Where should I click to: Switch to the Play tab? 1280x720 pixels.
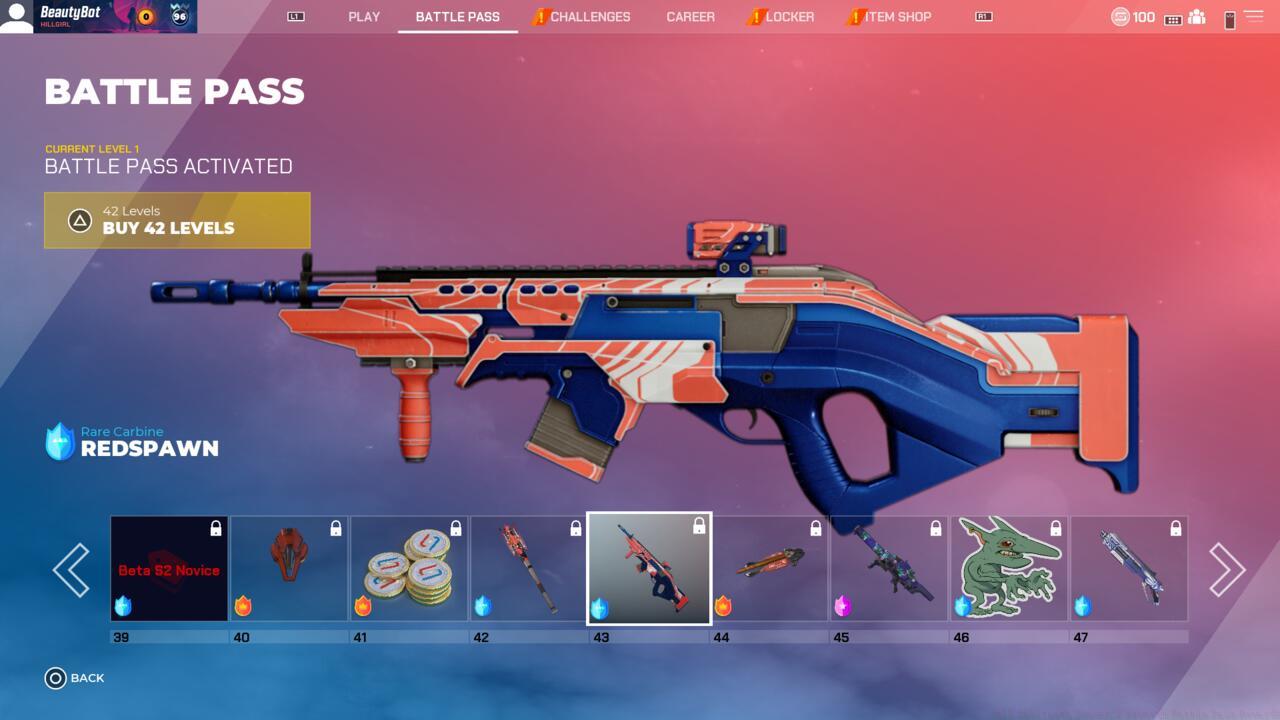coord(364,17)
